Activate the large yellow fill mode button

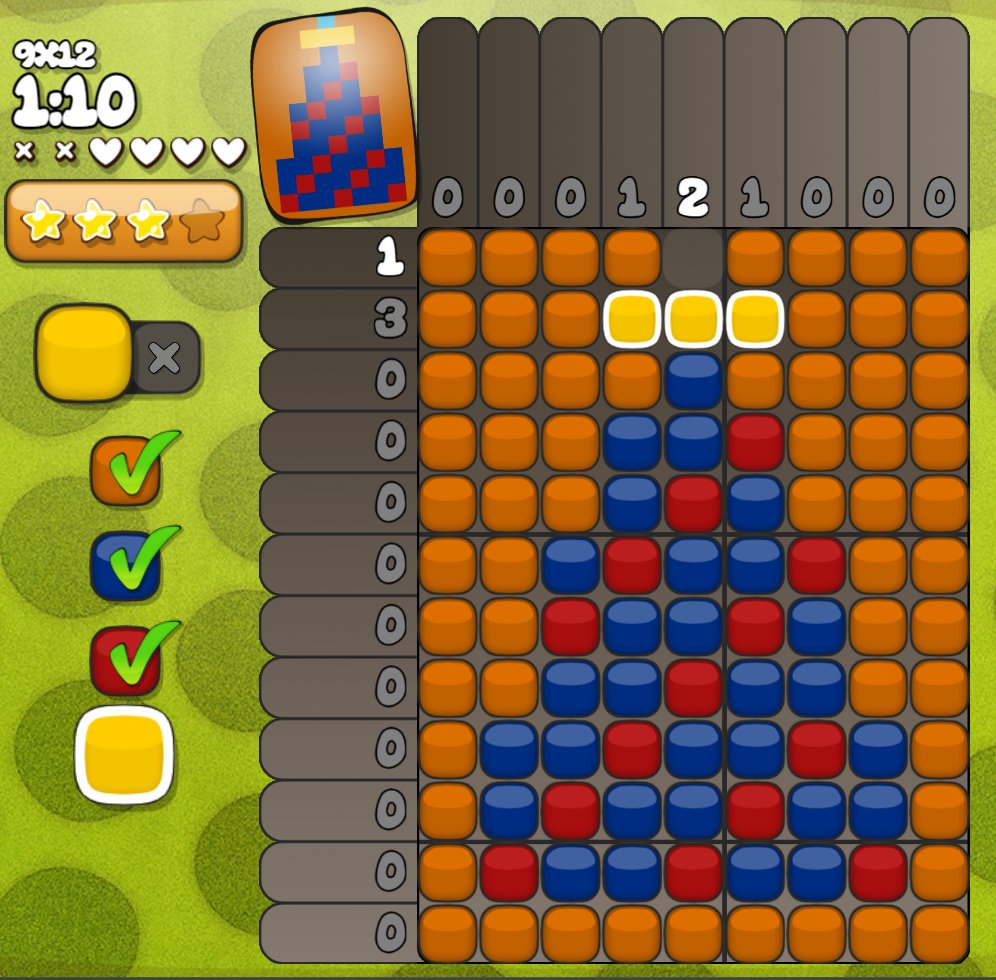point(84,353)
